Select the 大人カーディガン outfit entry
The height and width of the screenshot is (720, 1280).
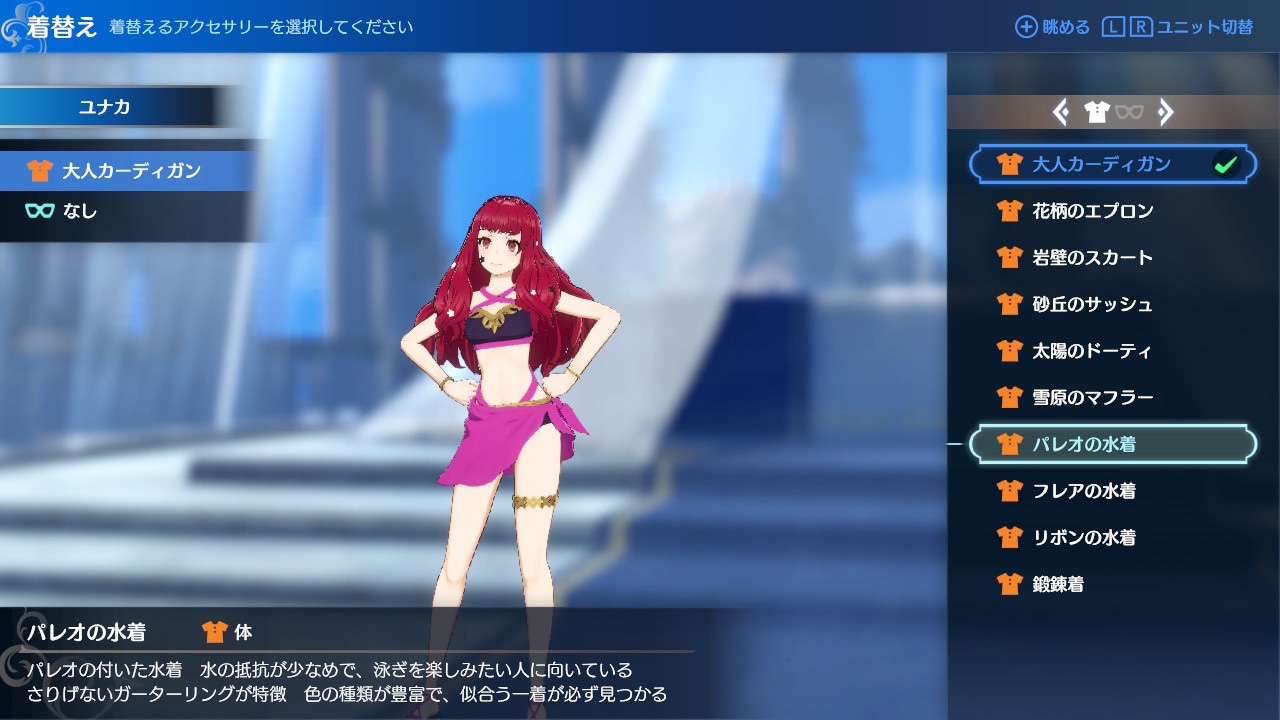tap(1100, 165)
